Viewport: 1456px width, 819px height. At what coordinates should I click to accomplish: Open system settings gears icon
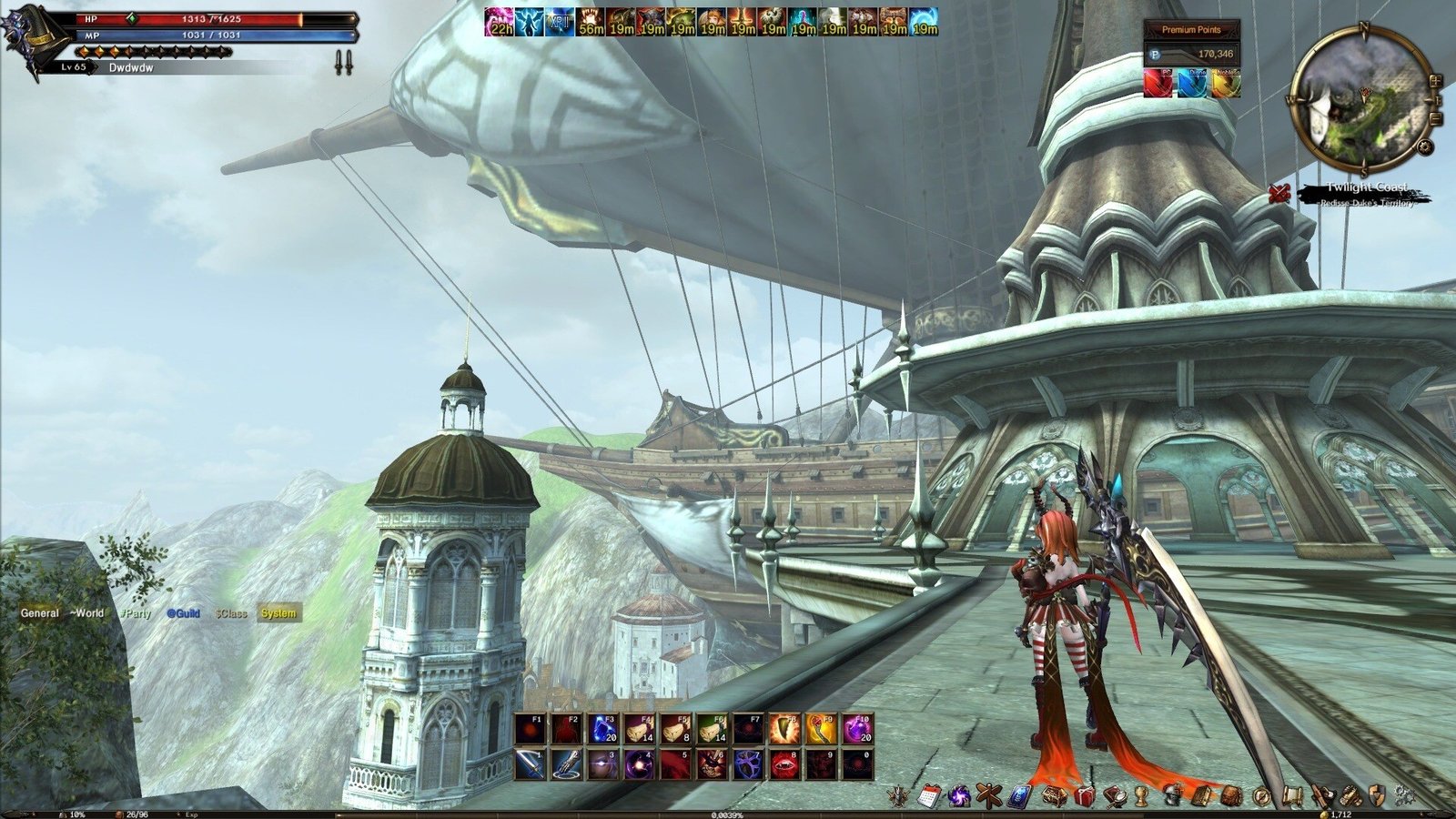tap(1404, 796)
